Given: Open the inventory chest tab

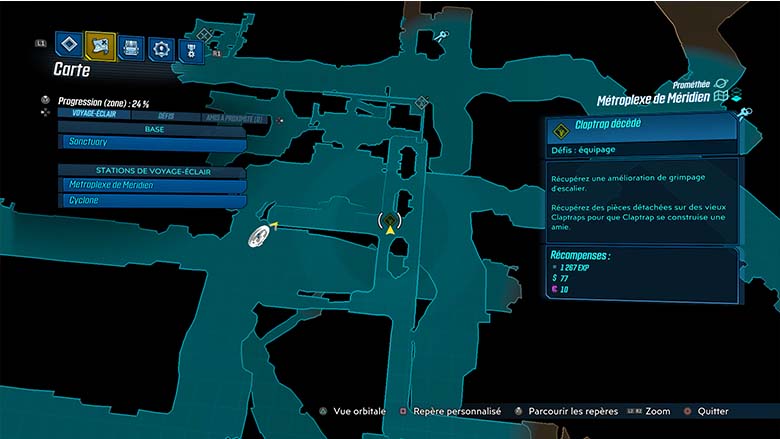Looking at the screenshot, I should 130,47.
